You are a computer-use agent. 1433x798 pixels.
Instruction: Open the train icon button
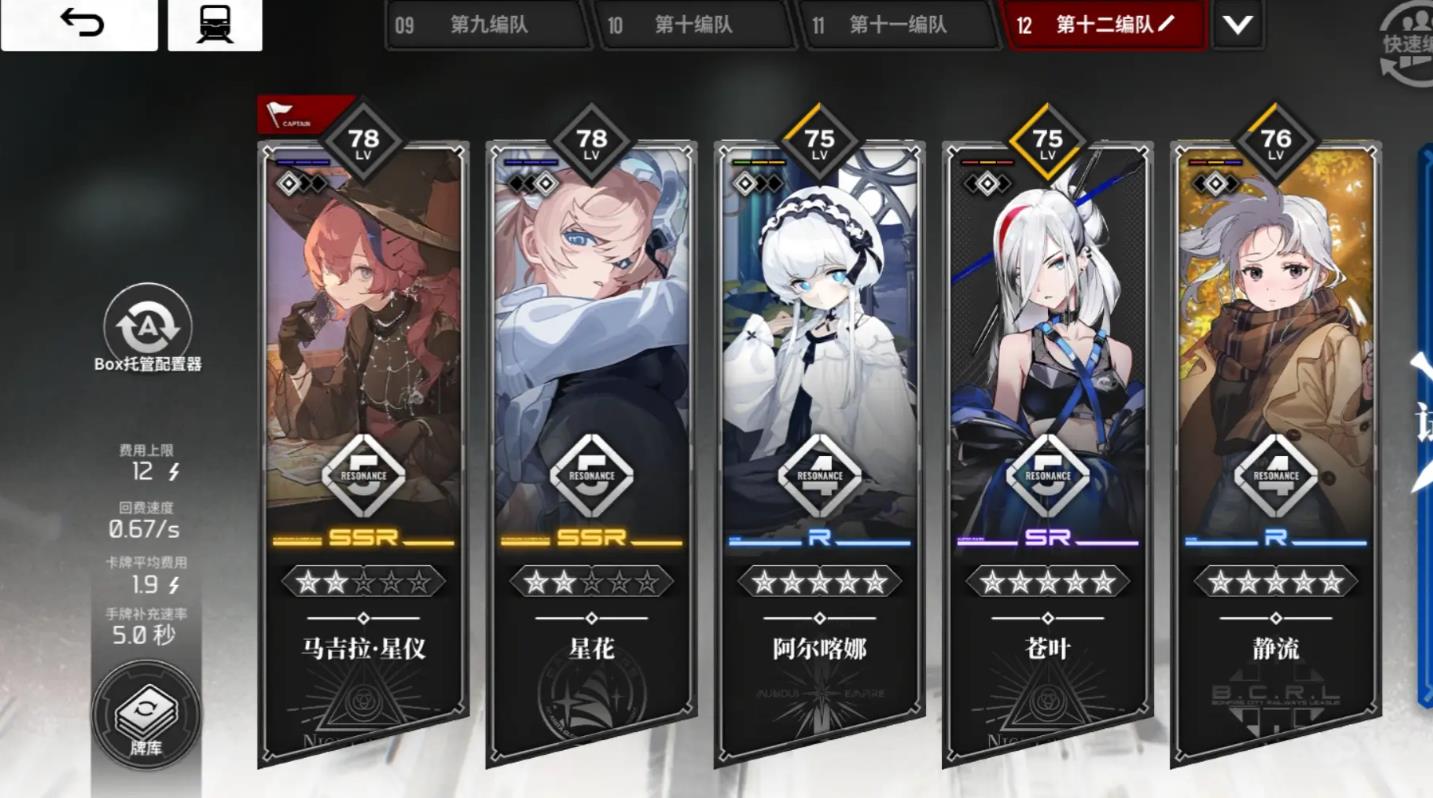tap(215, 24)
